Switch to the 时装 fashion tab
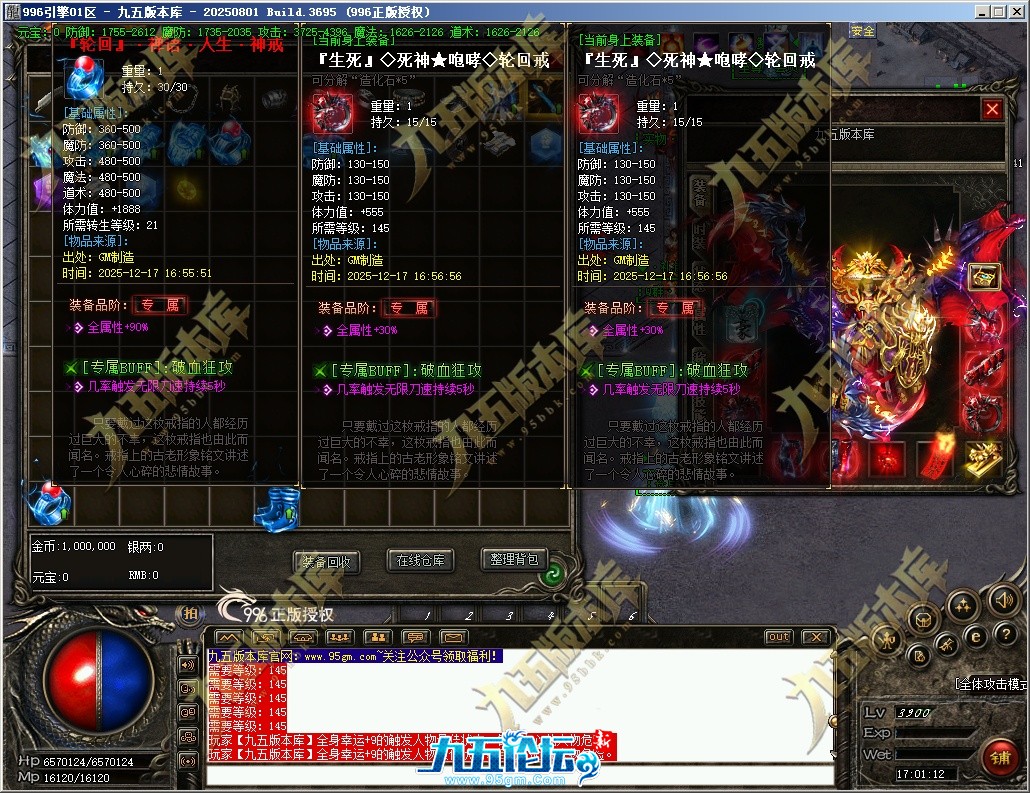The width and height of the screenshot is (1030, 793). (700, 235)
